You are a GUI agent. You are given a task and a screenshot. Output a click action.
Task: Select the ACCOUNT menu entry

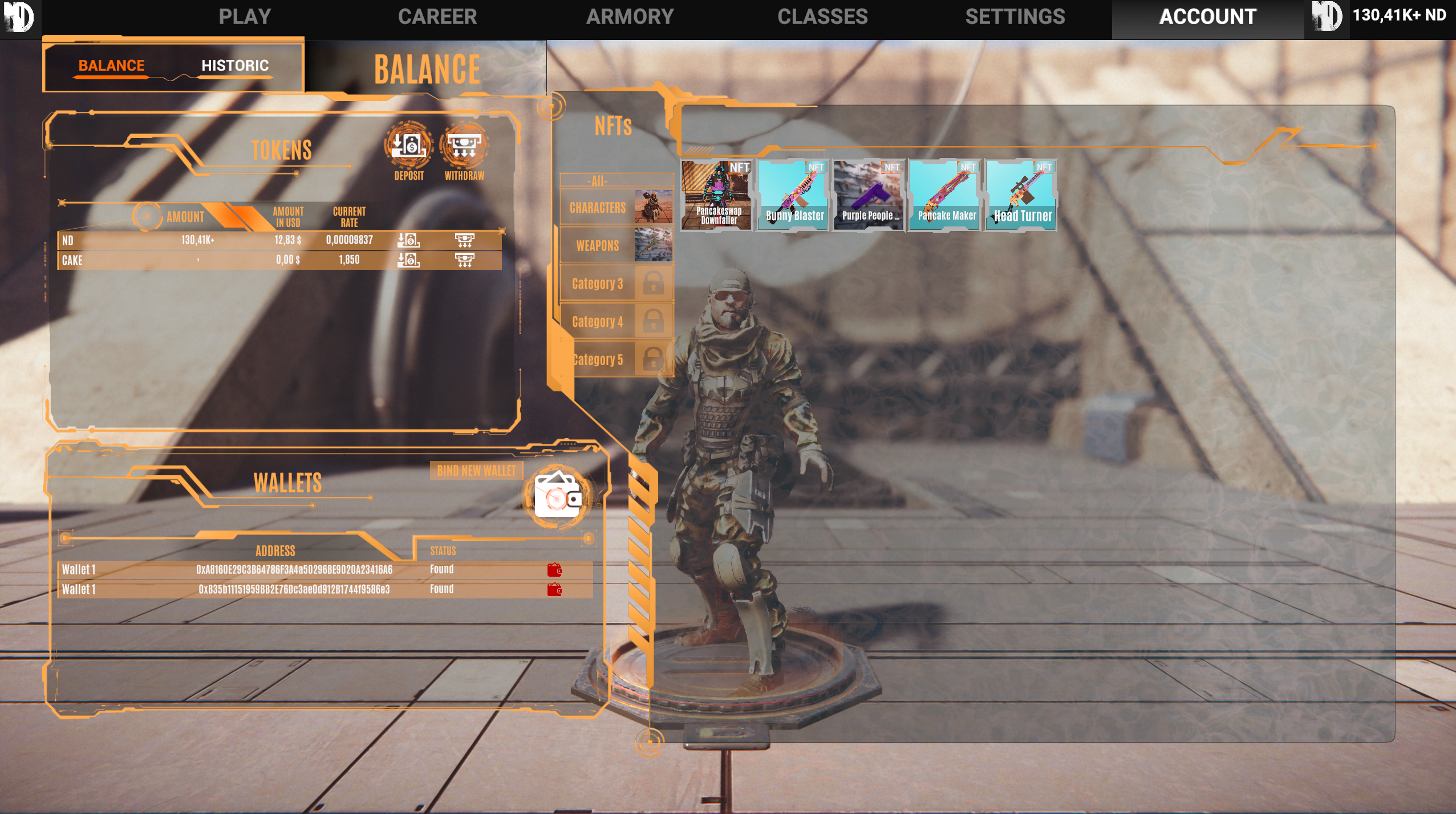pyautogui.click(x=1208, y=17)
